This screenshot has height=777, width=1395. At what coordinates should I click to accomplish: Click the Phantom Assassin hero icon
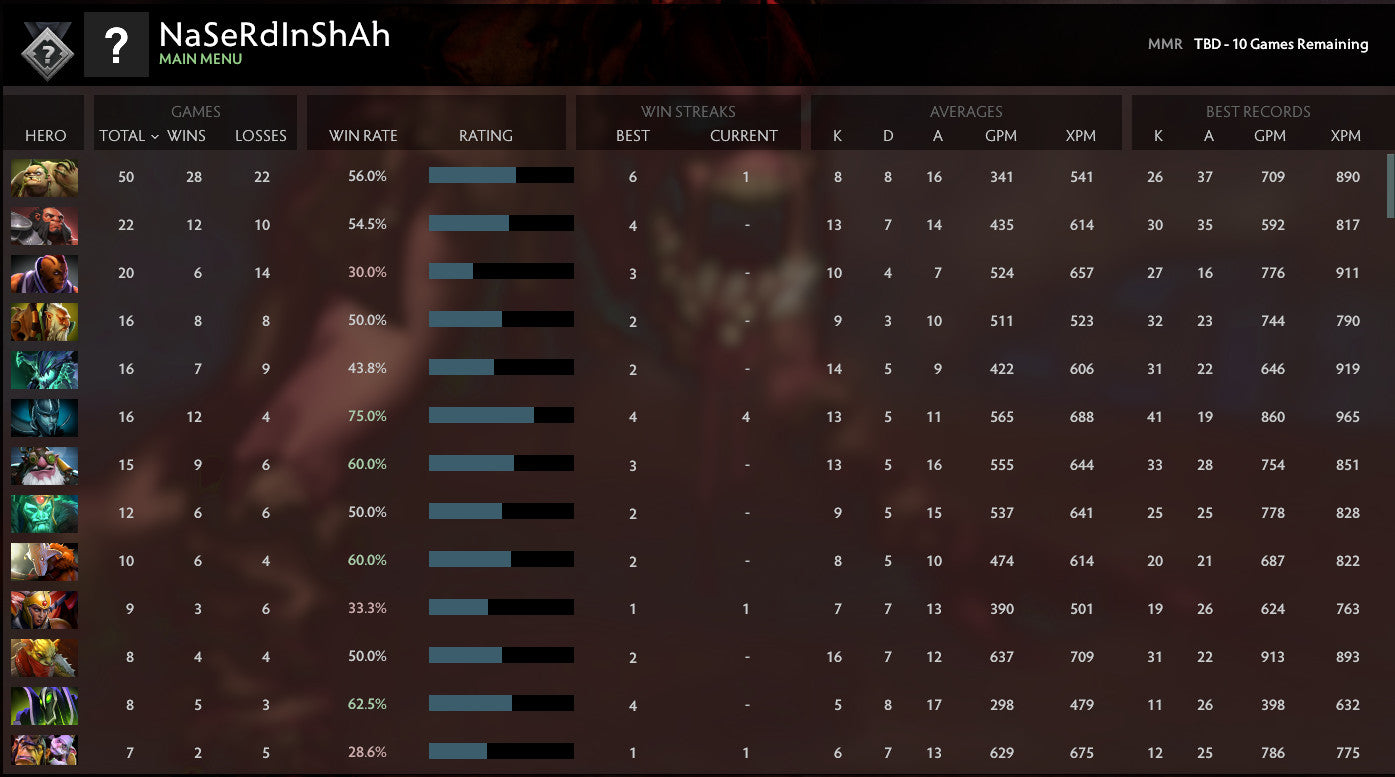point(44,417)
